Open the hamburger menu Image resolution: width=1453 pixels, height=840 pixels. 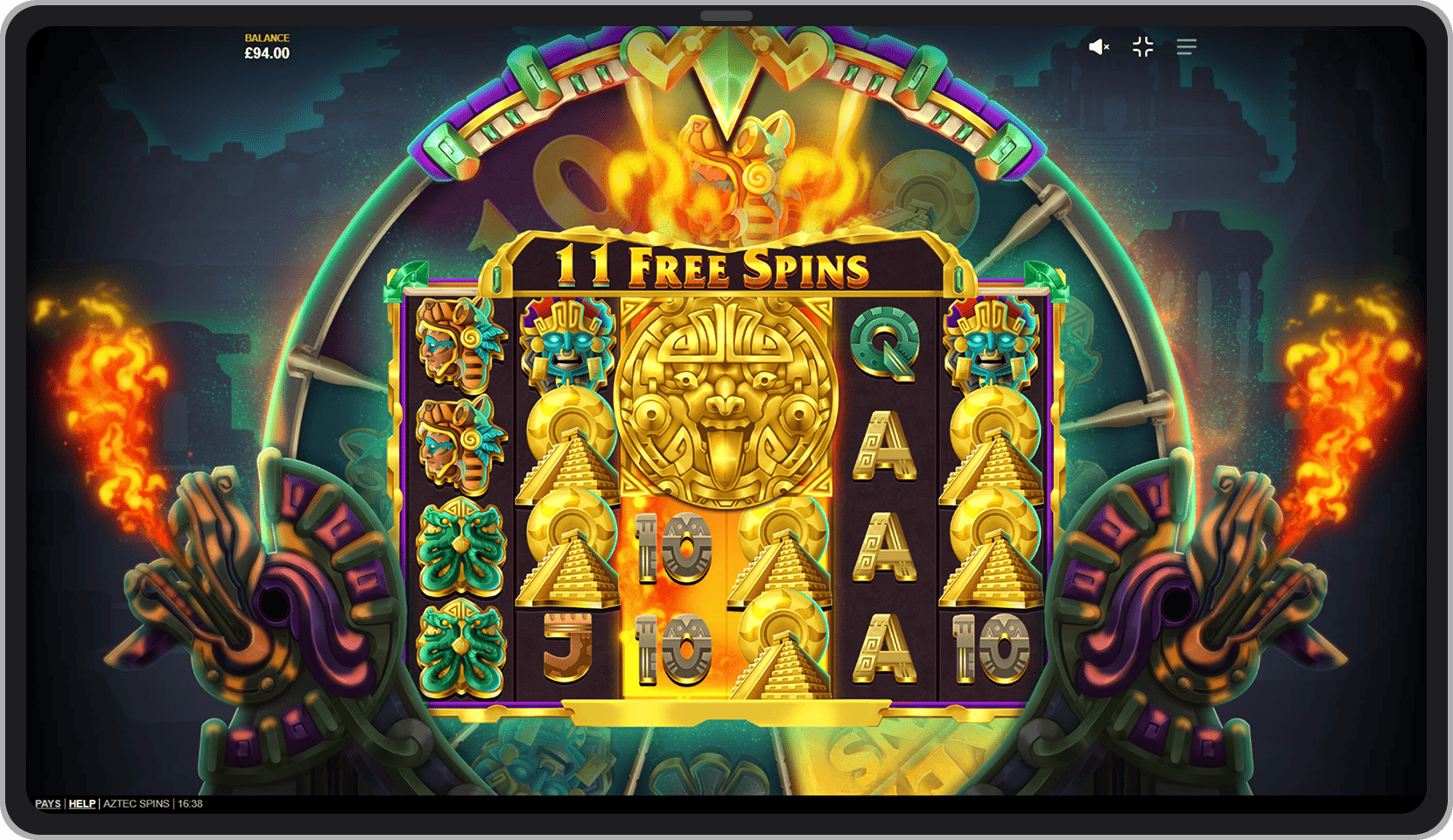tap(1188, 47)
